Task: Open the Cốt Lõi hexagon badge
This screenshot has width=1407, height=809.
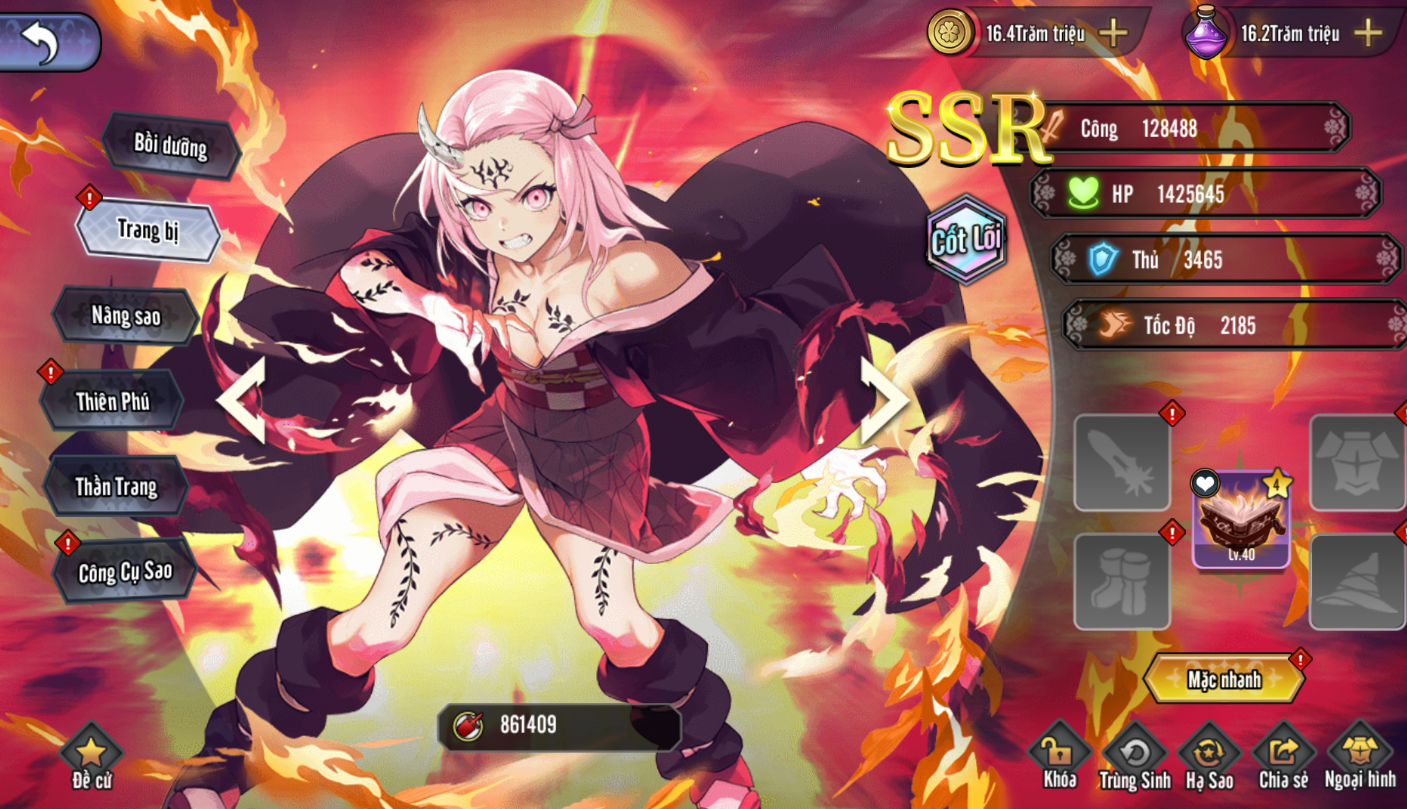Action: (965, 240)
